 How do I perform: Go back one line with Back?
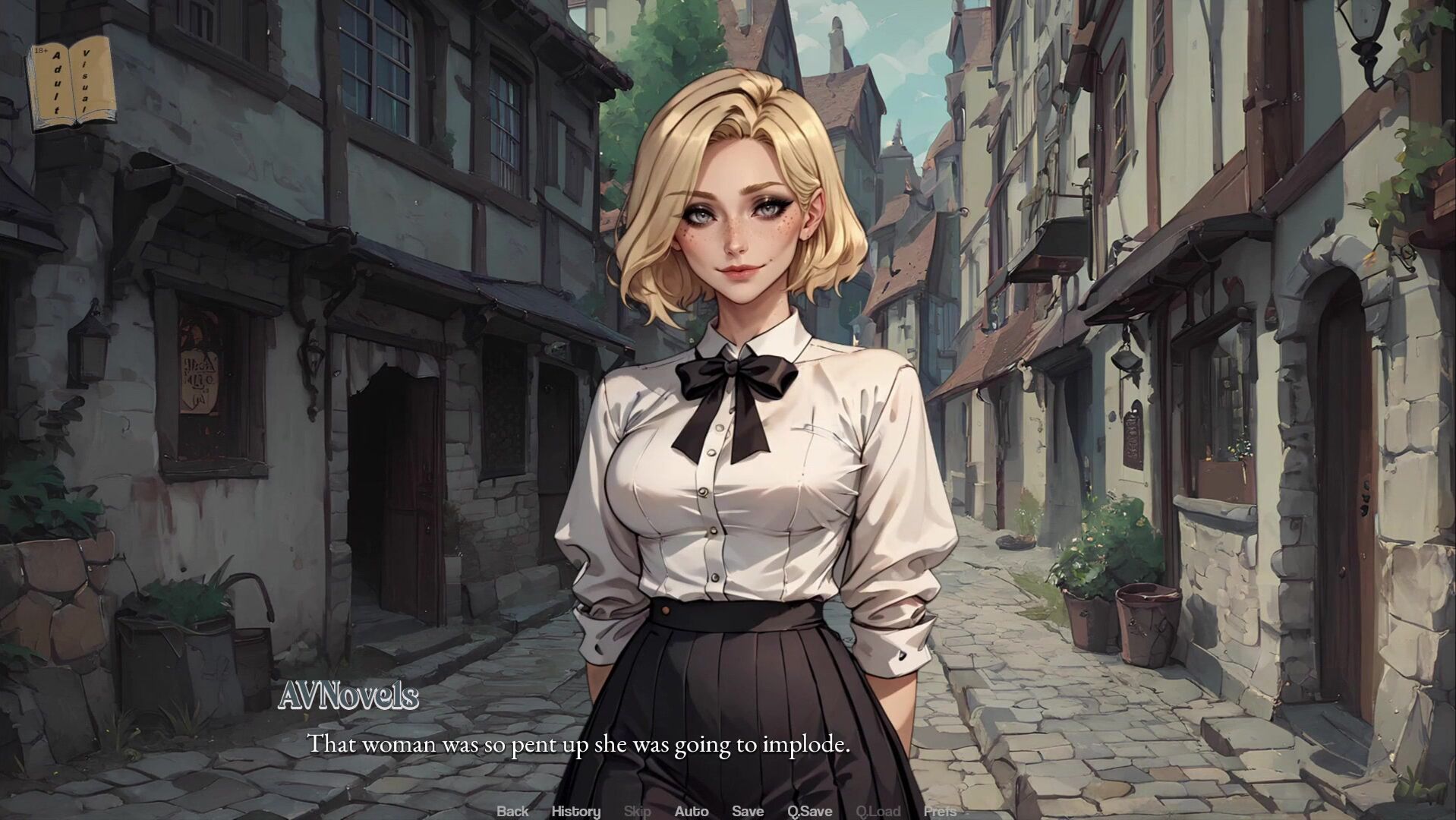(512, 811)
